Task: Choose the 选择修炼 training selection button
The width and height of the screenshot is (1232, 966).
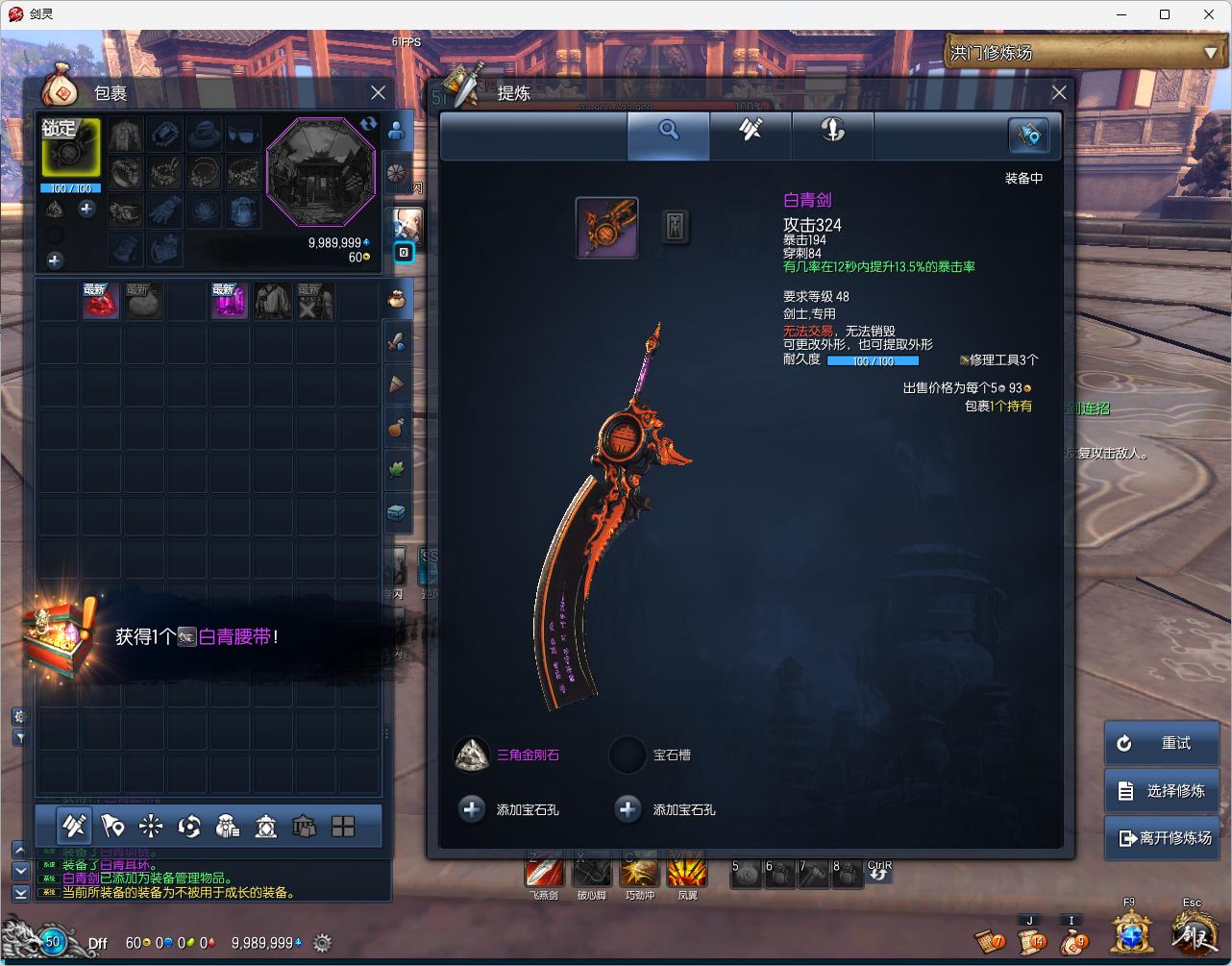Action: tap(1162, 790)
